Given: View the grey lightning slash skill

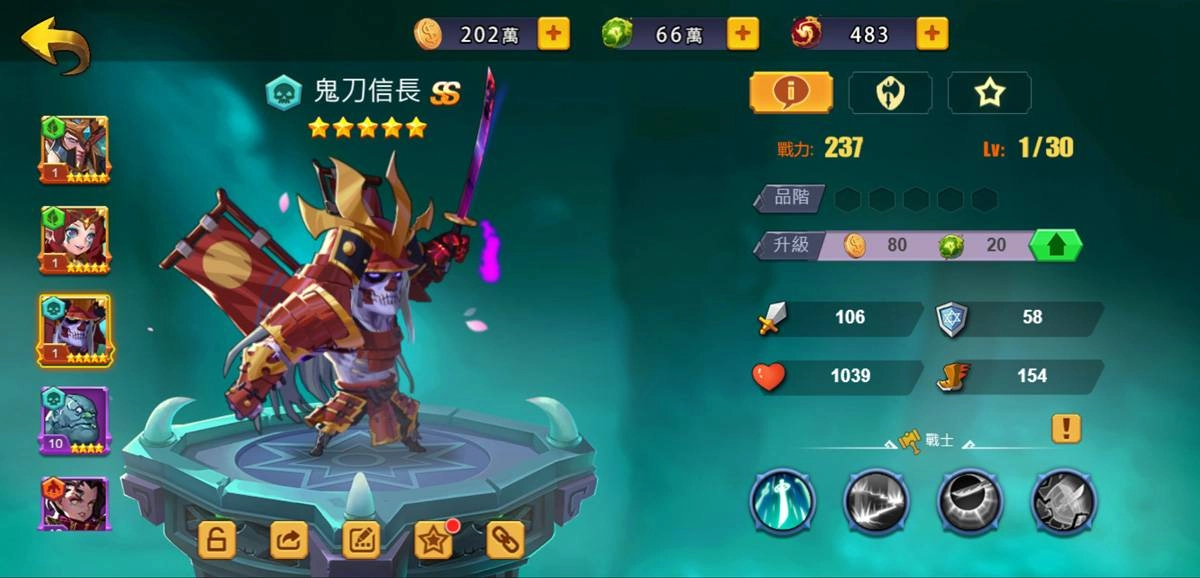Looking at the screenshot, I should [876, 502].
